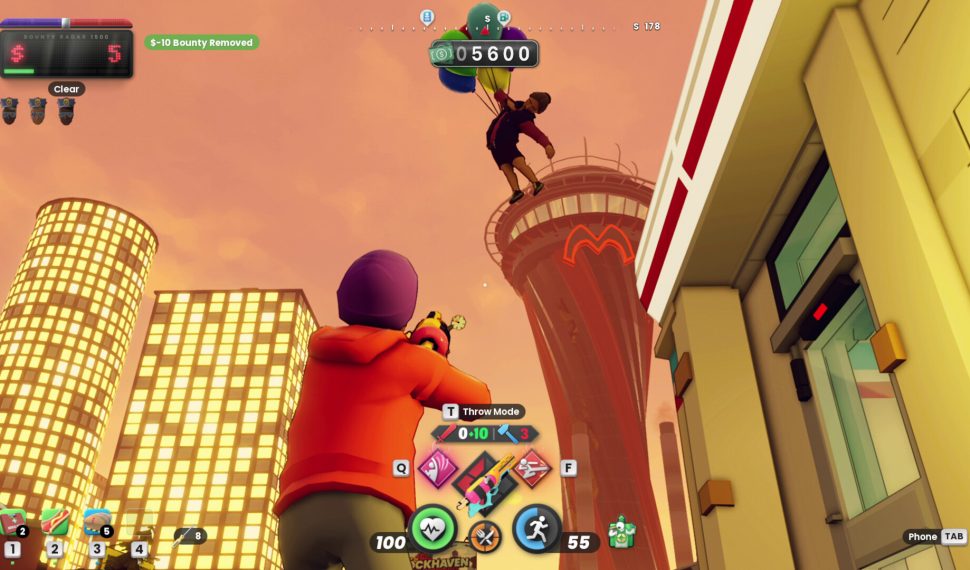Toggle Throw Mode label

(x=484, y=411)
